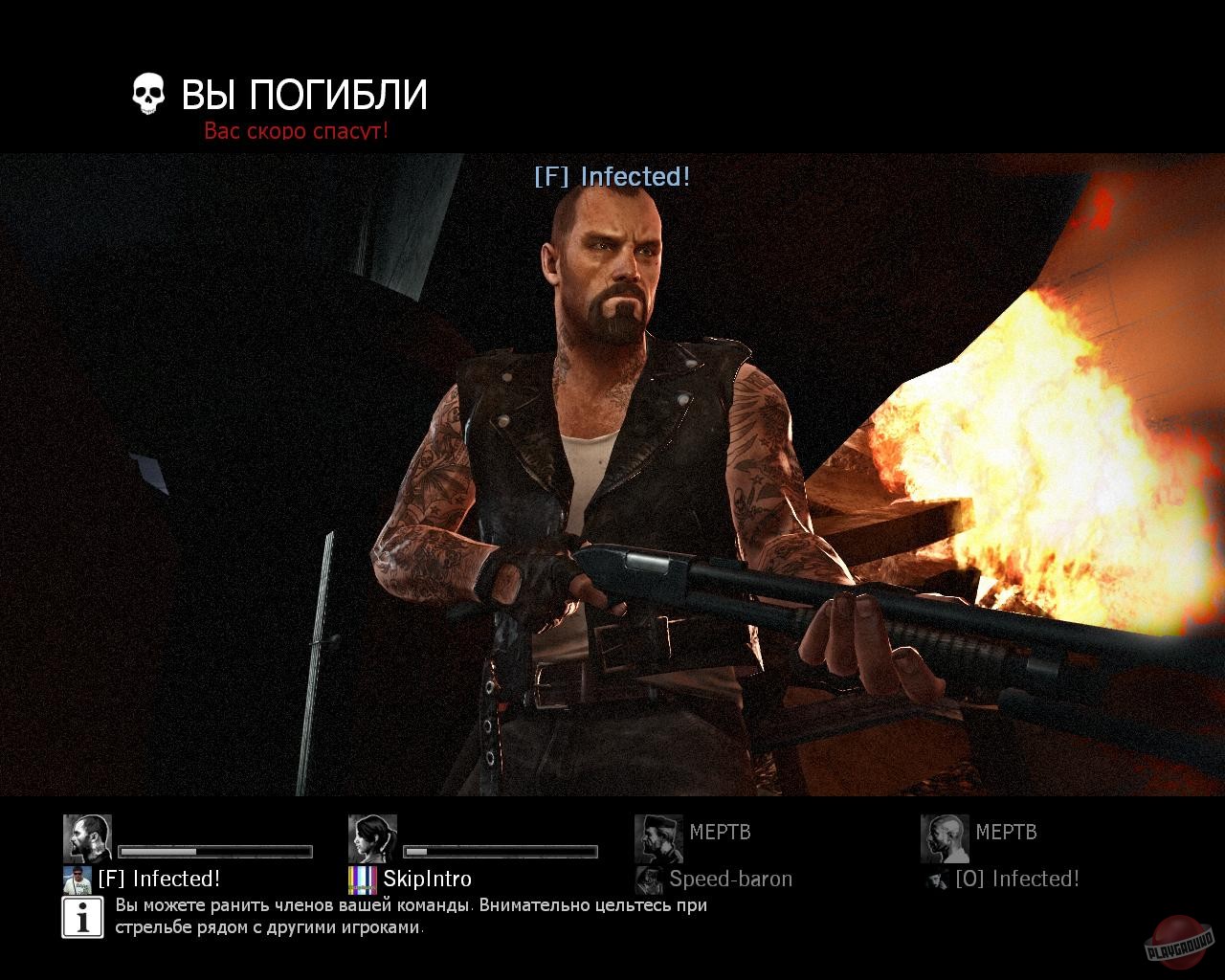Click the small avatar beside Speed-baron's name
The image size is (1225, 980).
point(650,880)
